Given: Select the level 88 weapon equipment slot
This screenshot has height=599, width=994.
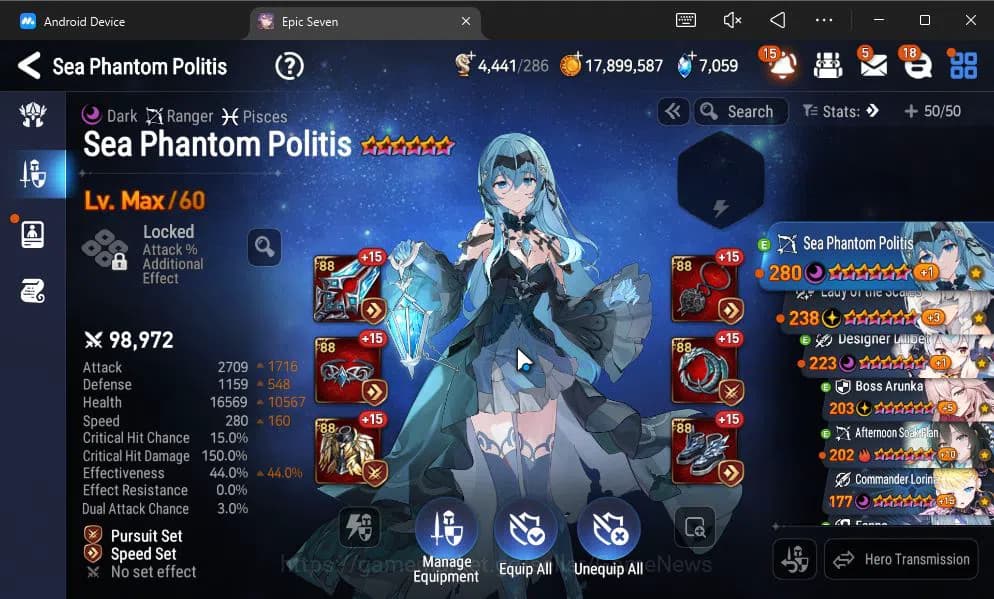Looking at the screenshot, I should coord(349,286).
